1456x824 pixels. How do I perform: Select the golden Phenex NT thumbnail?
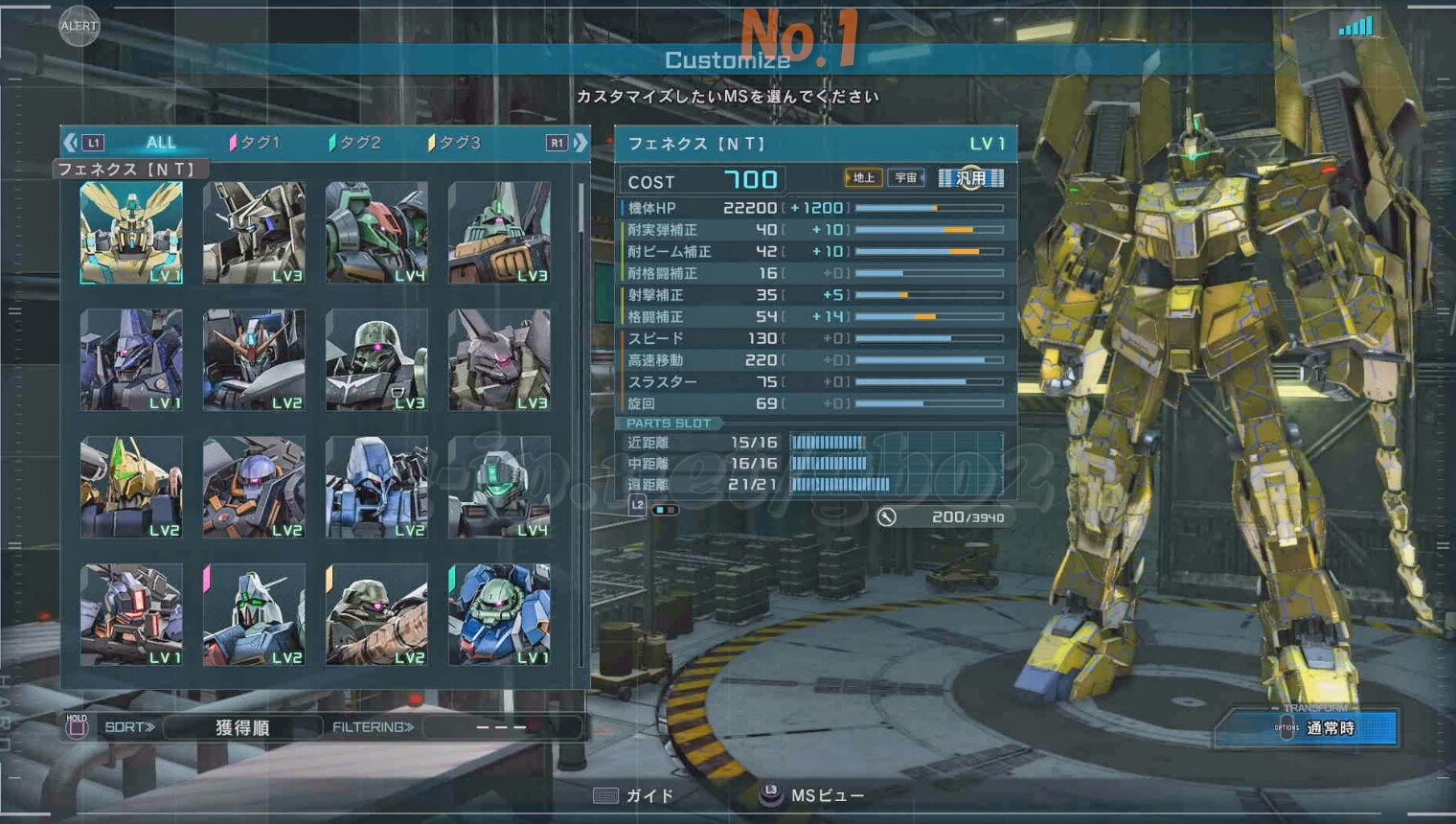point(131,233)
